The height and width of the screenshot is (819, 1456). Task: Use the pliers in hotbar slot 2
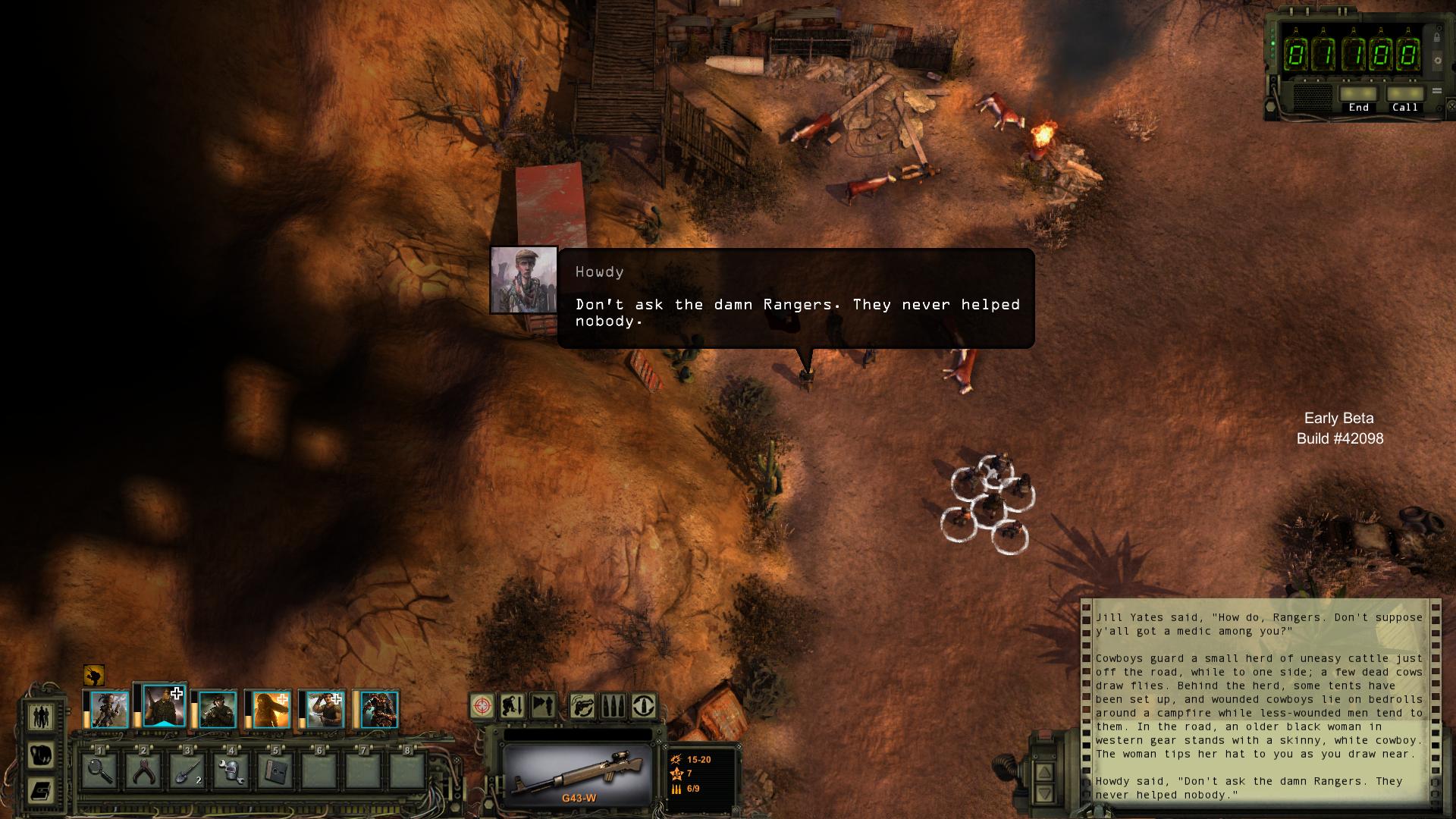[144, 771]
